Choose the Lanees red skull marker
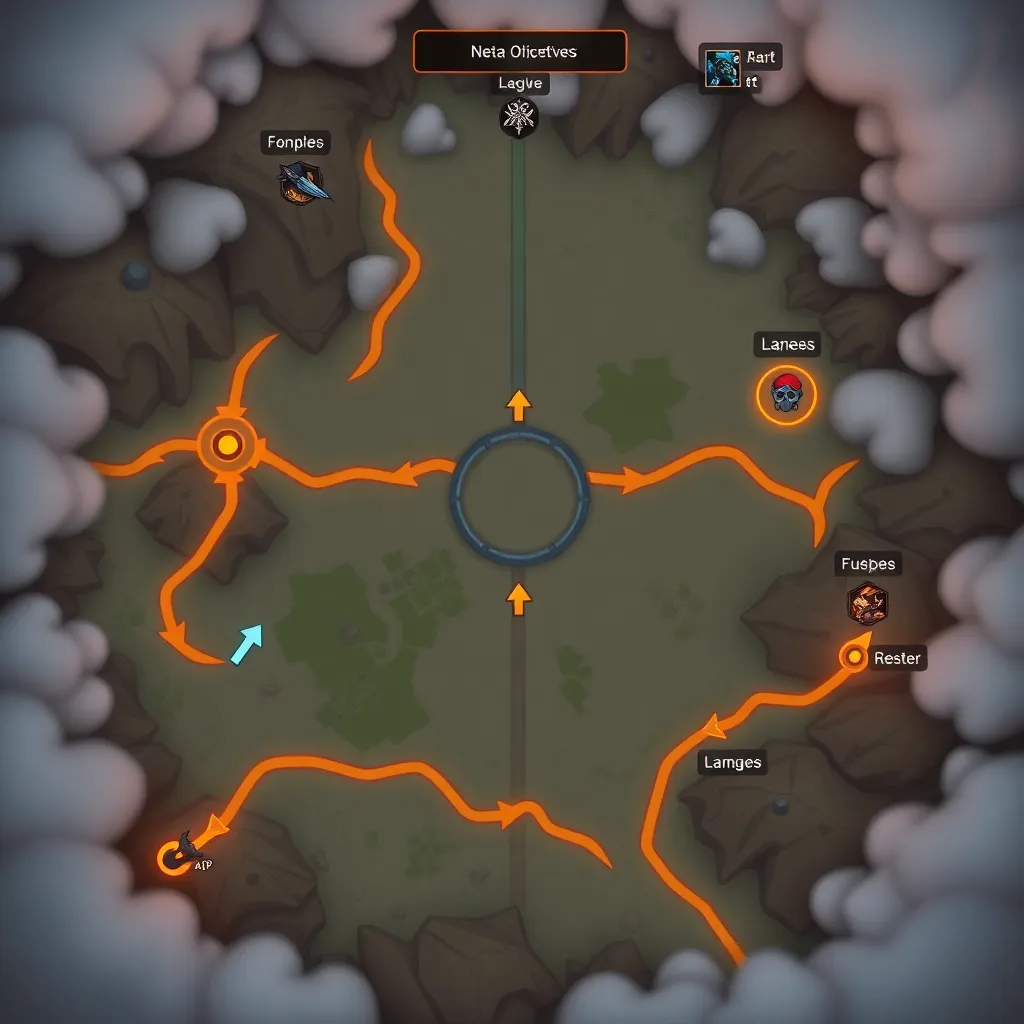 [786, 394]
